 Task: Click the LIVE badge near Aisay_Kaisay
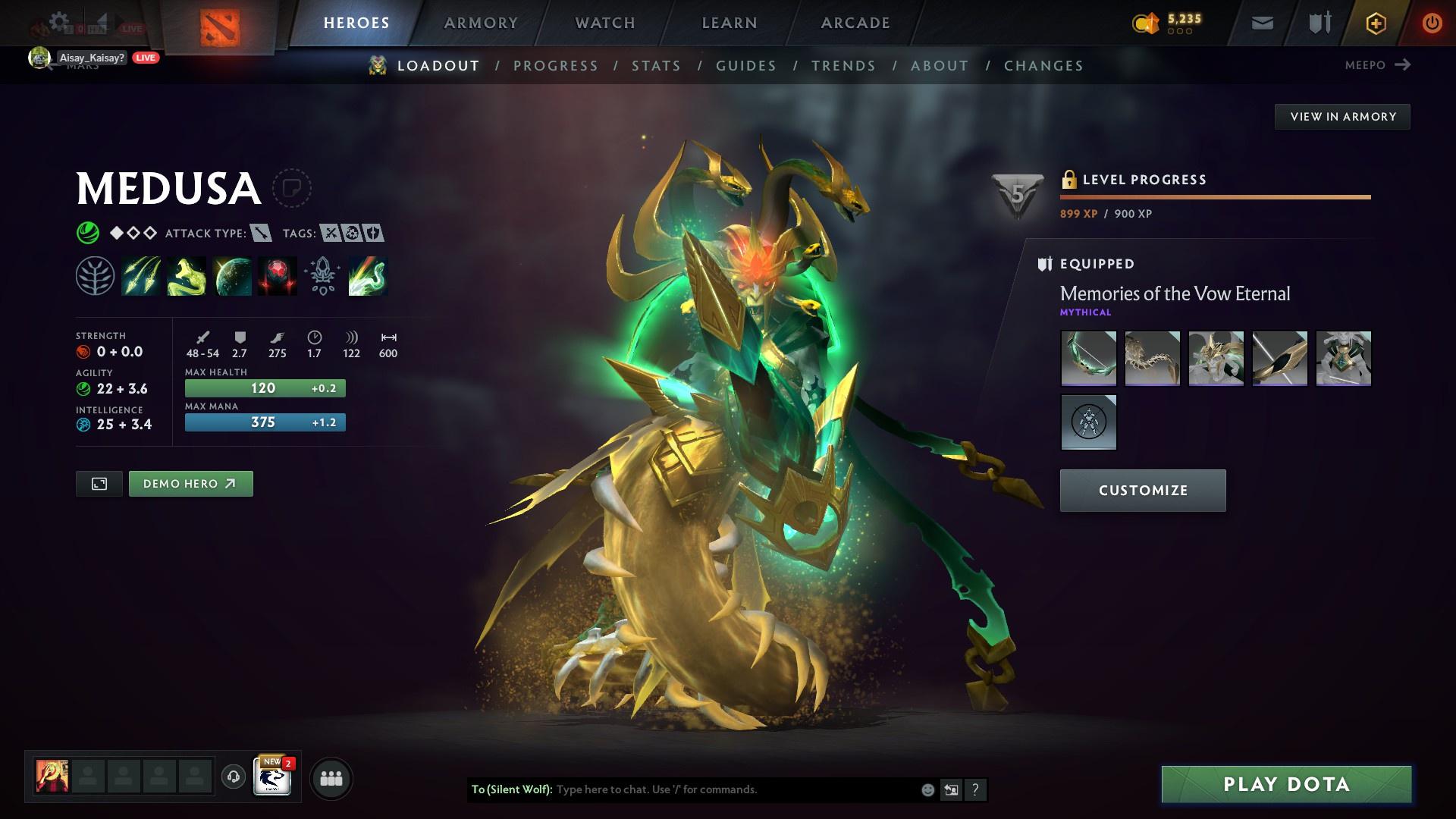(x=145, y=57)
